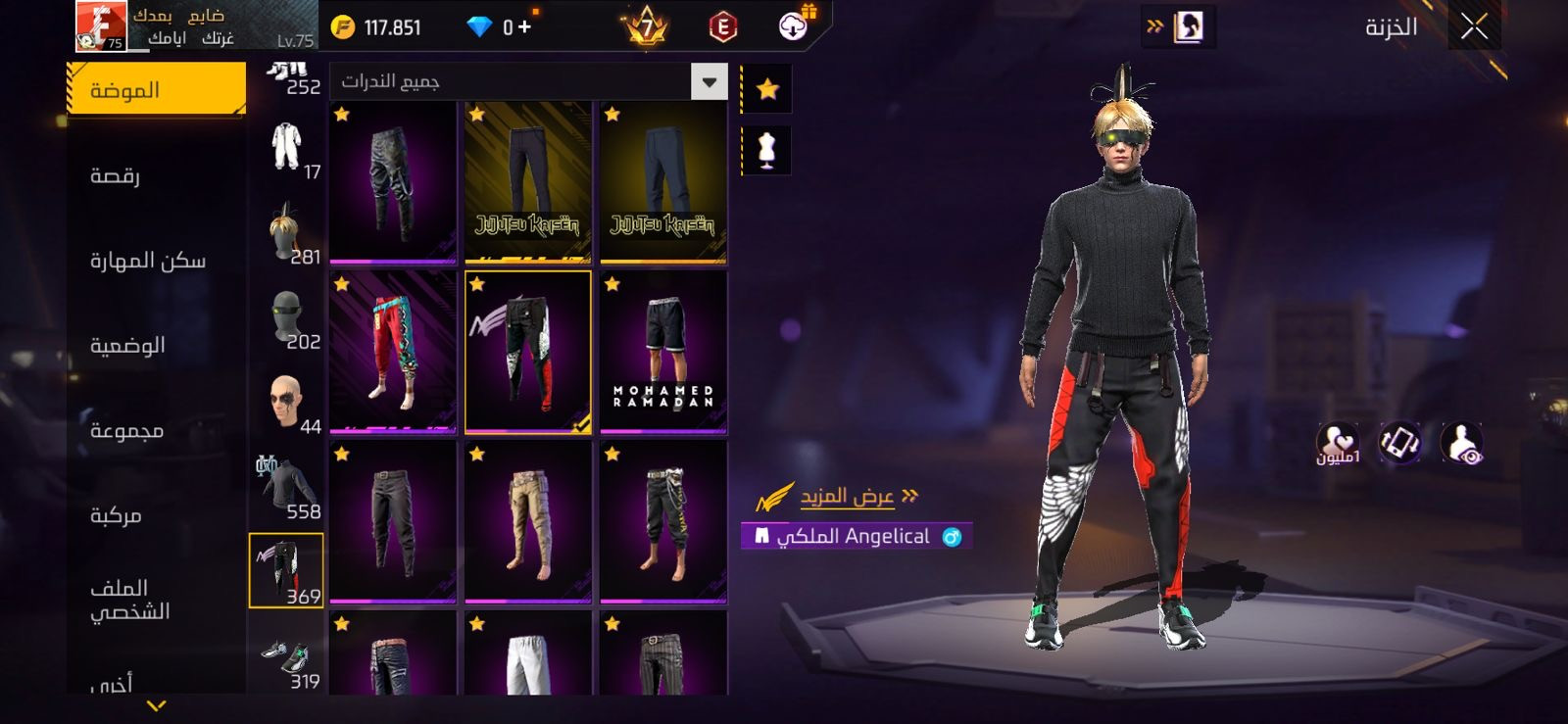Open the Collection (مجموعة) category
This screenshot has width=1568, height=724.
(126, 430)
